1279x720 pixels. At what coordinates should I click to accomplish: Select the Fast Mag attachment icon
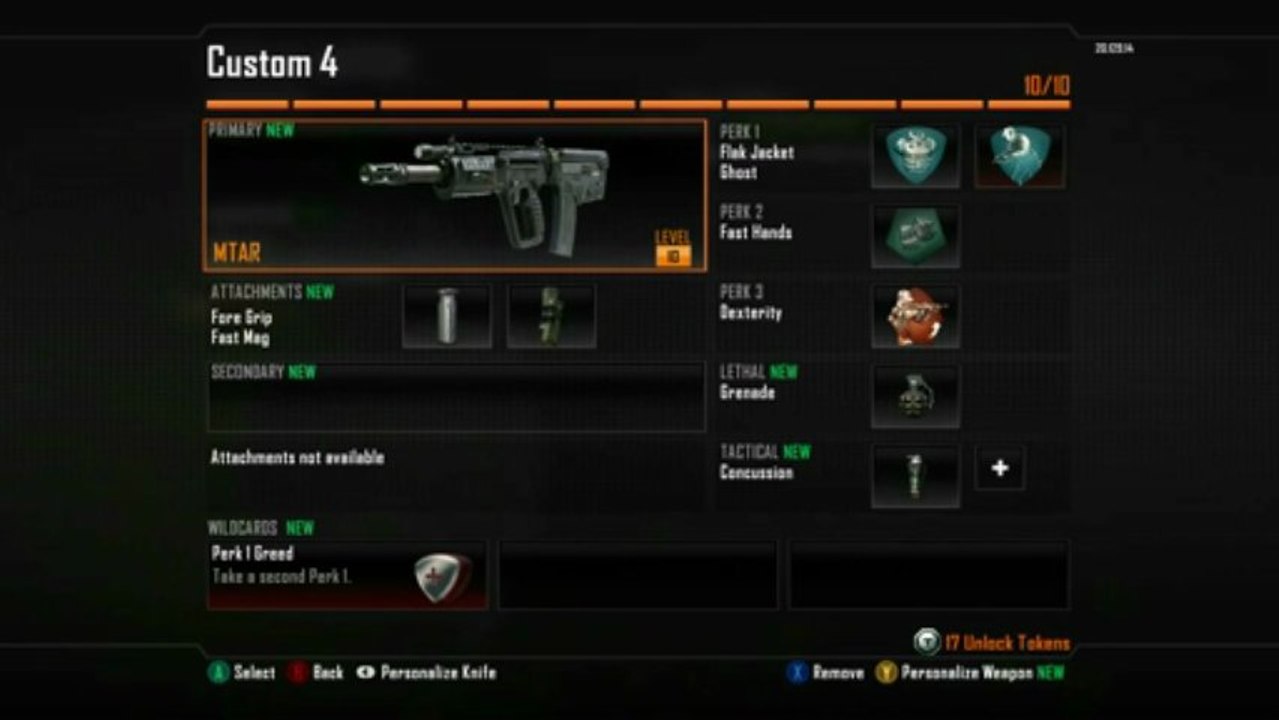point(551,316)
